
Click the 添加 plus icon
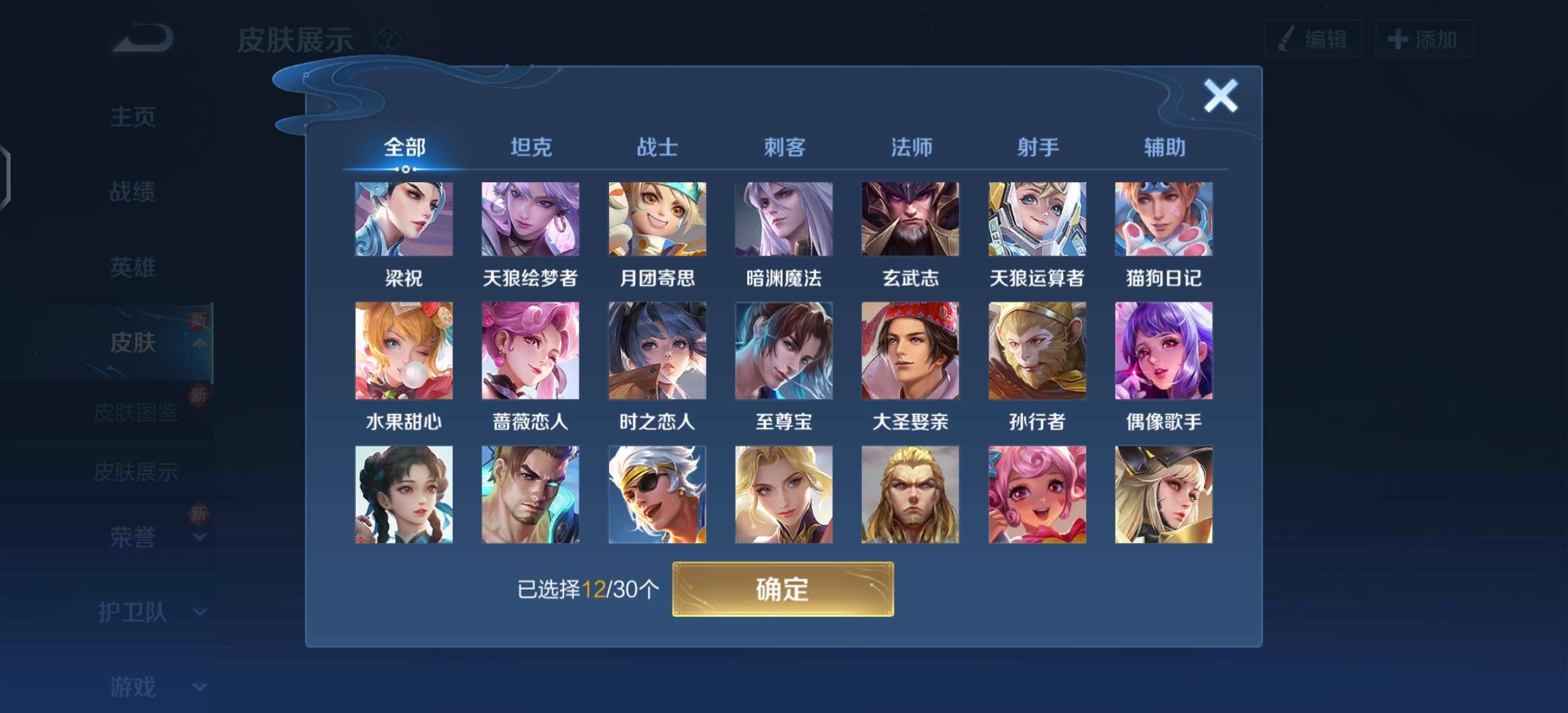coord(1397,38)
